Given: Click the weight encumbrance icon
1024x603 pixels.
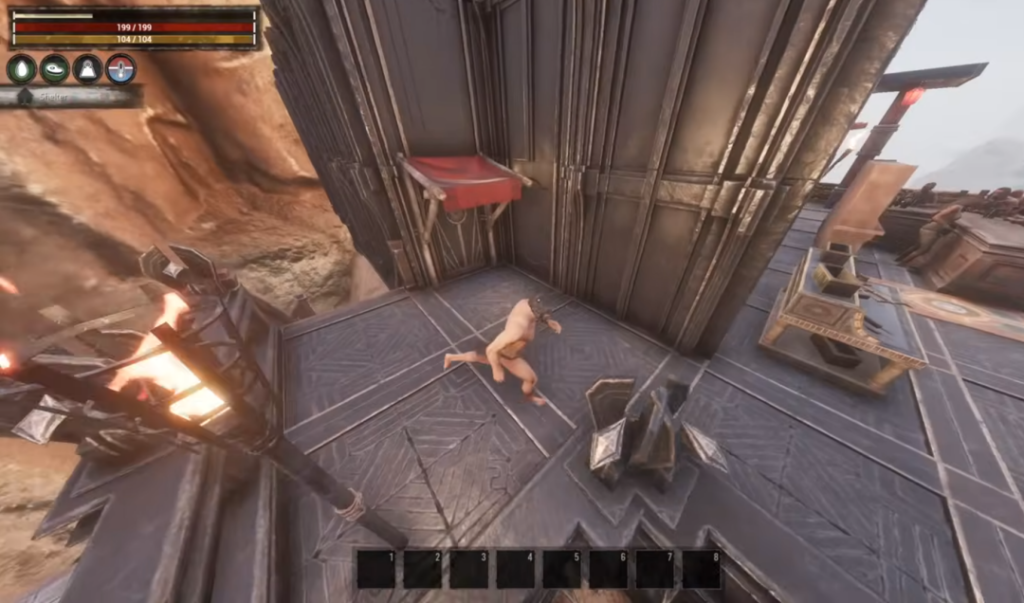Looking at the screenshot, I should pos(87,68).
